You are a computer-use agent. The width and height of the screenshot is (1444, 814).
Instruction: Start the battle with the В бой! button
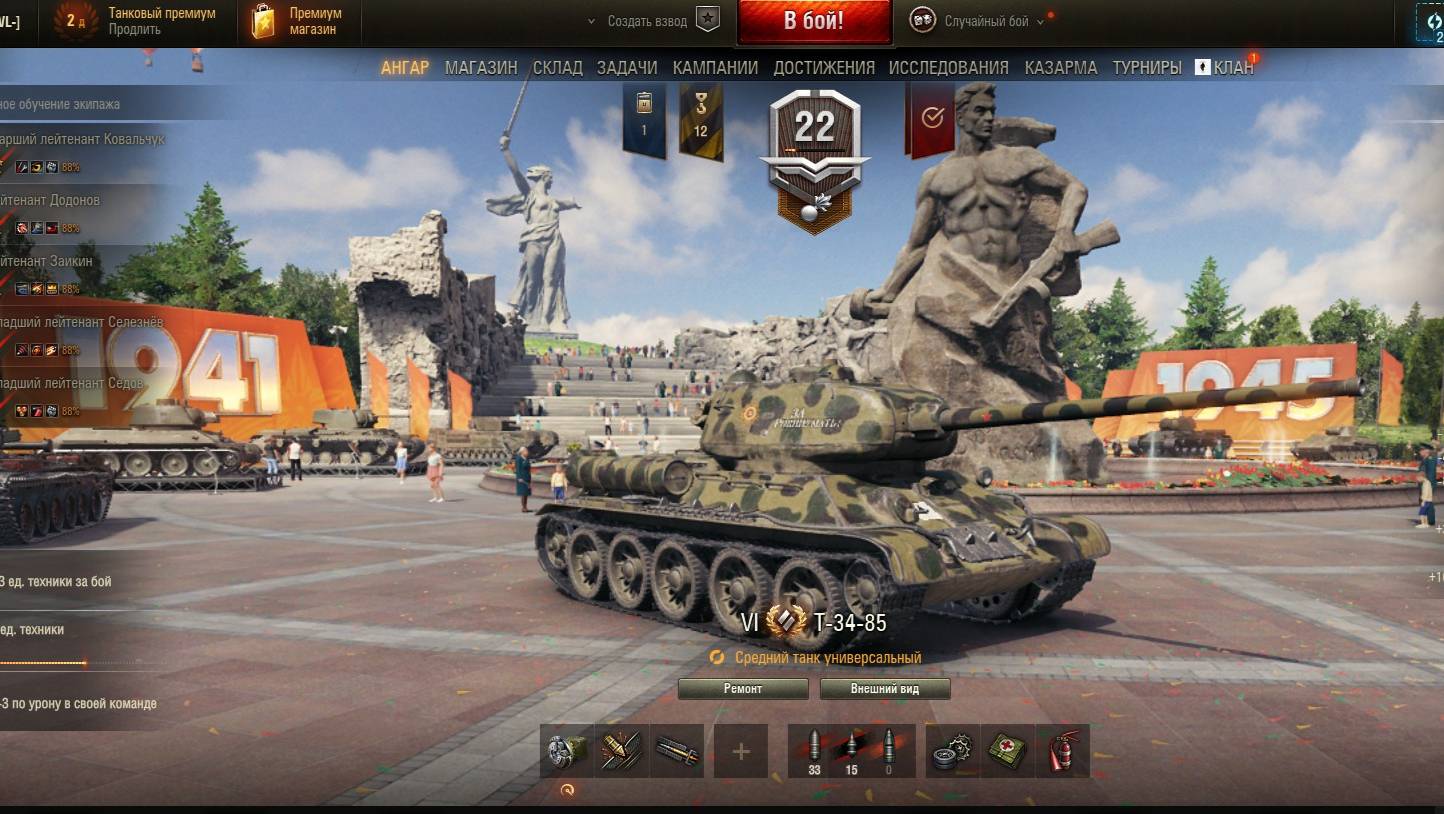pos(813,22)
